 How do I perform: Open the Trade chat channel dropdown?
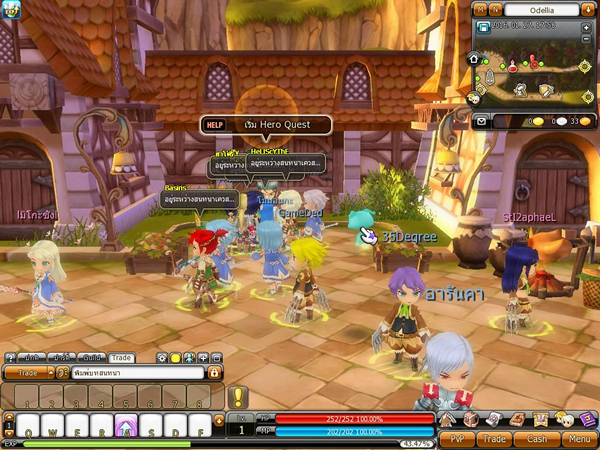(28, 372)
